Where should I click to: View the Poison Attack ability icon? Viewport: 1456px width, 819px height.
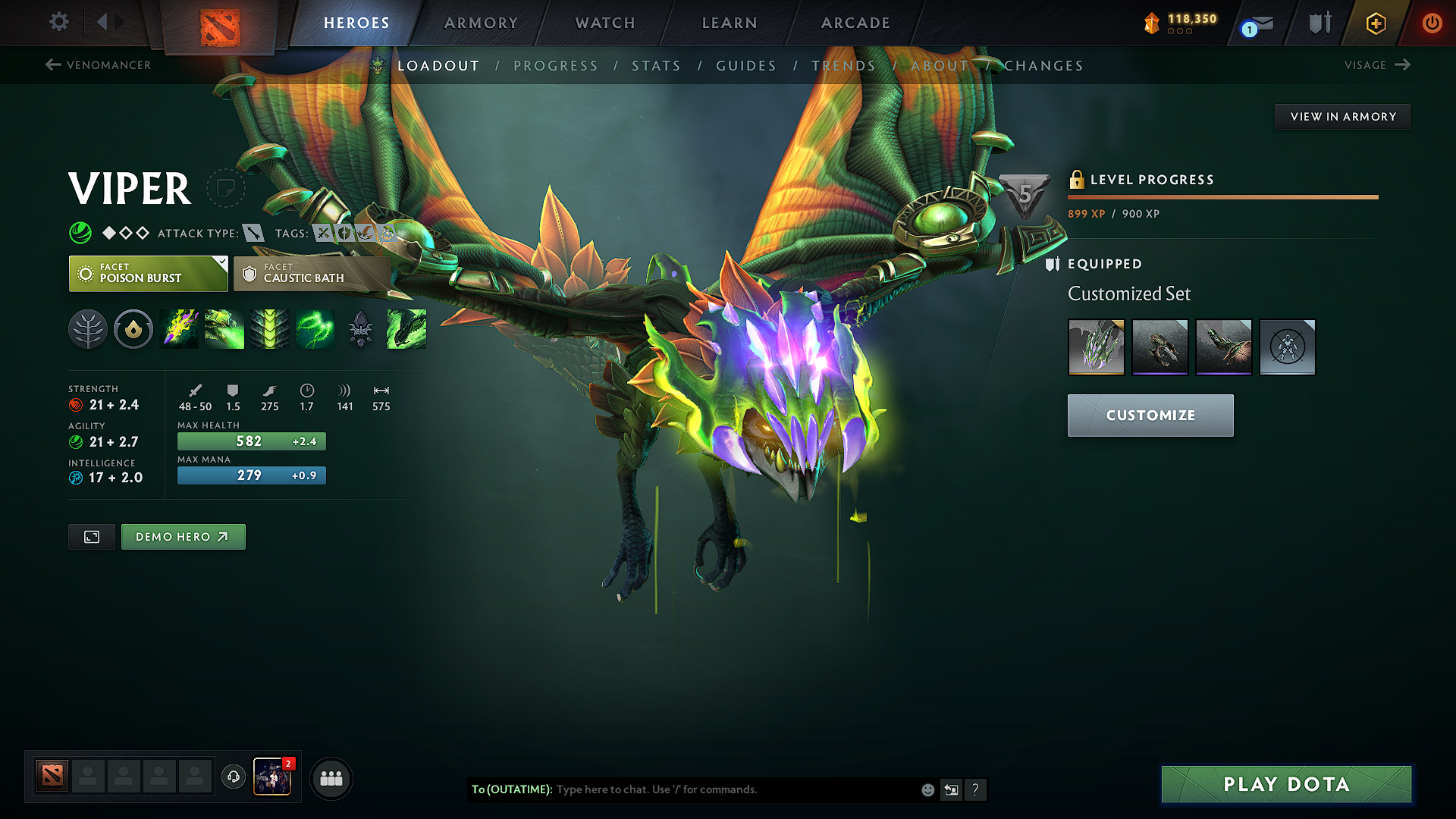point(179,329)
